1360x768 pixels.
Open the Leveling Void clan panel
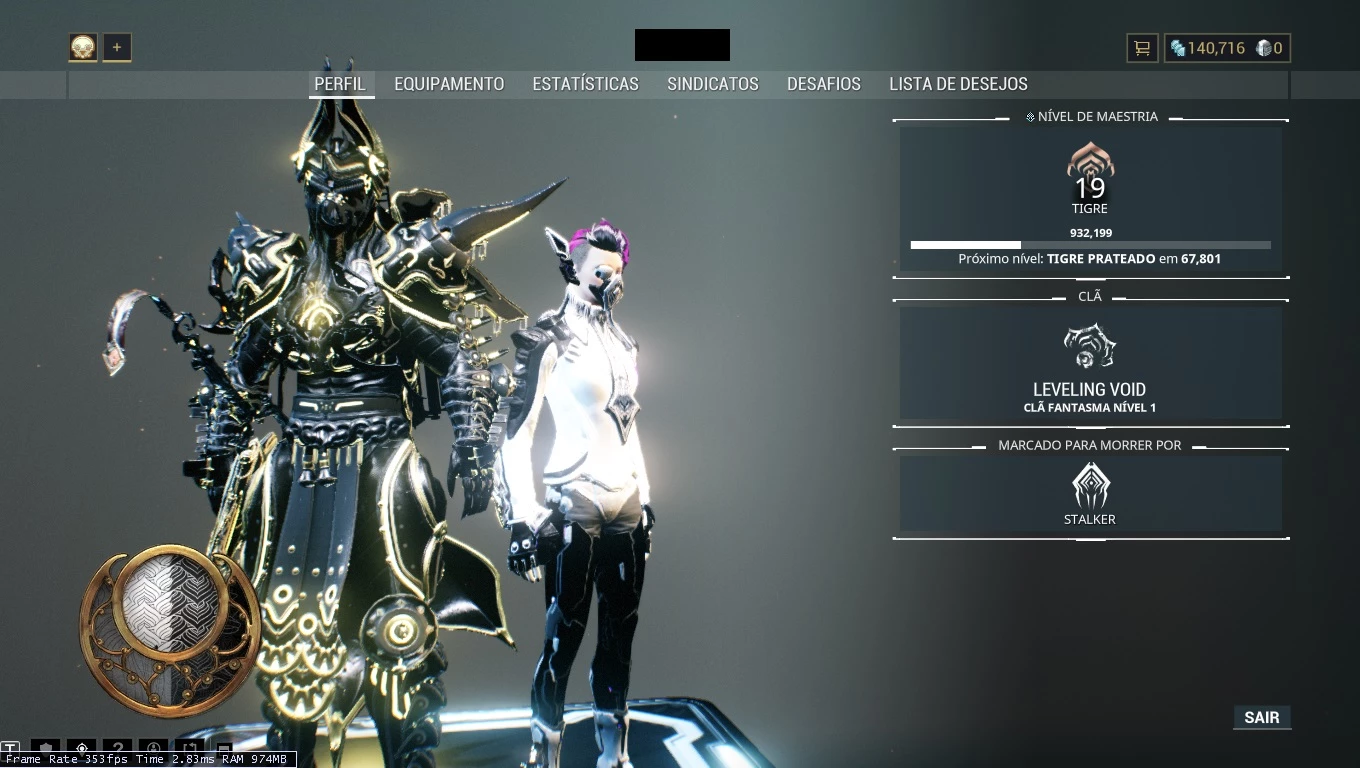(x=1090, y=363)
